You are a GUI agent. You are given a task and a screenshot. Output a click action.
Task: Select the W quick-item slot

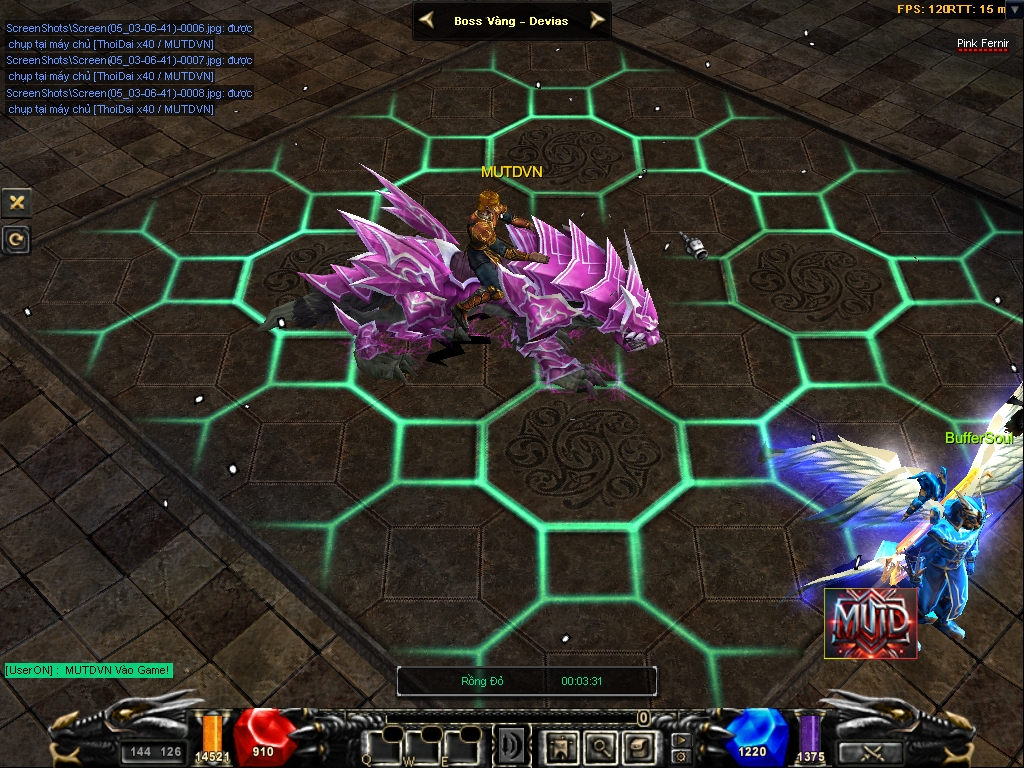(423, 746)
